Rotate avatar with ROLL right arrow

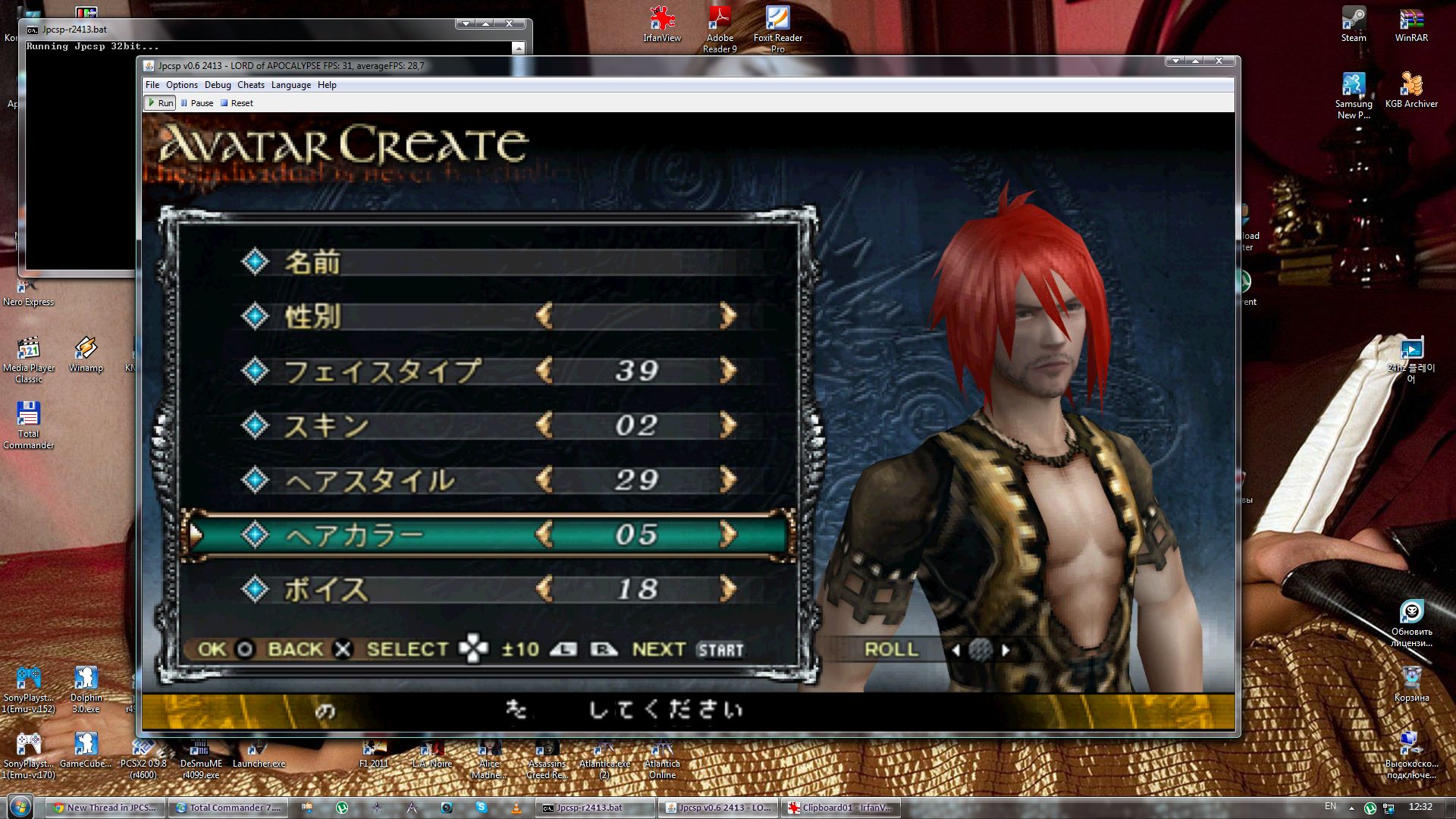click(x=1006, y=650)
